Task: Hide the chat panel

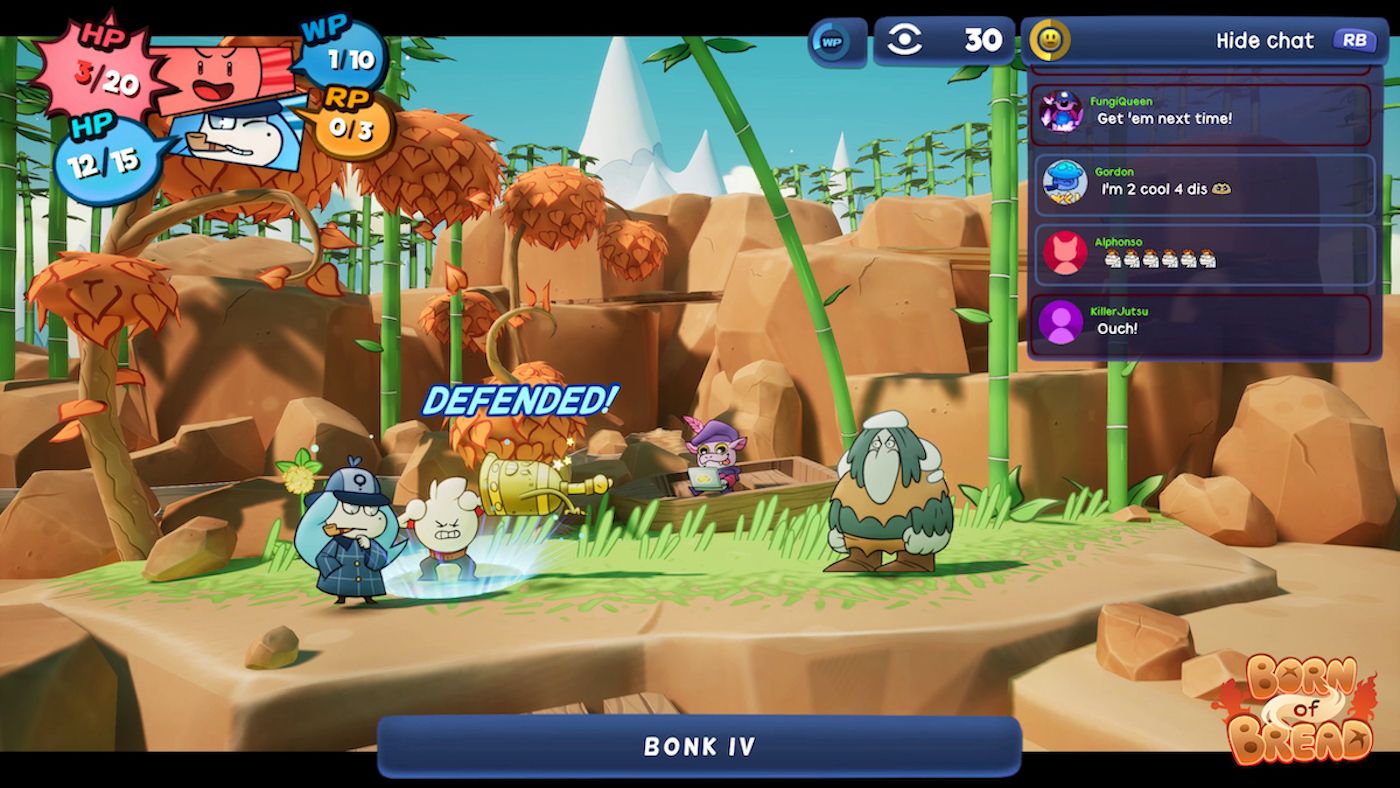Action: [1264, 41]
